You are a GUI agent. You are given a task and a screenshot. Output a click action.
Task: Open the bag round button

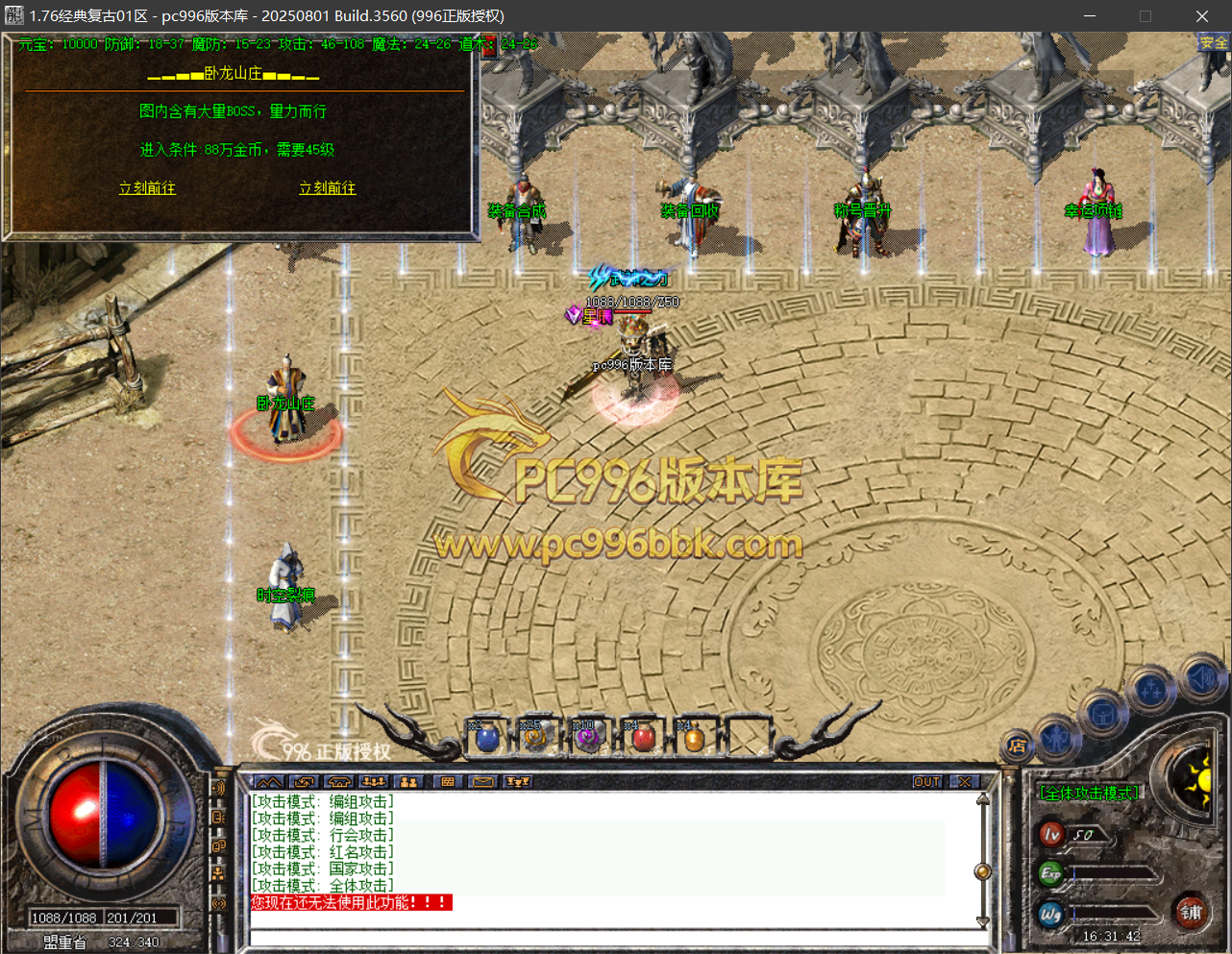point(1103,715)
